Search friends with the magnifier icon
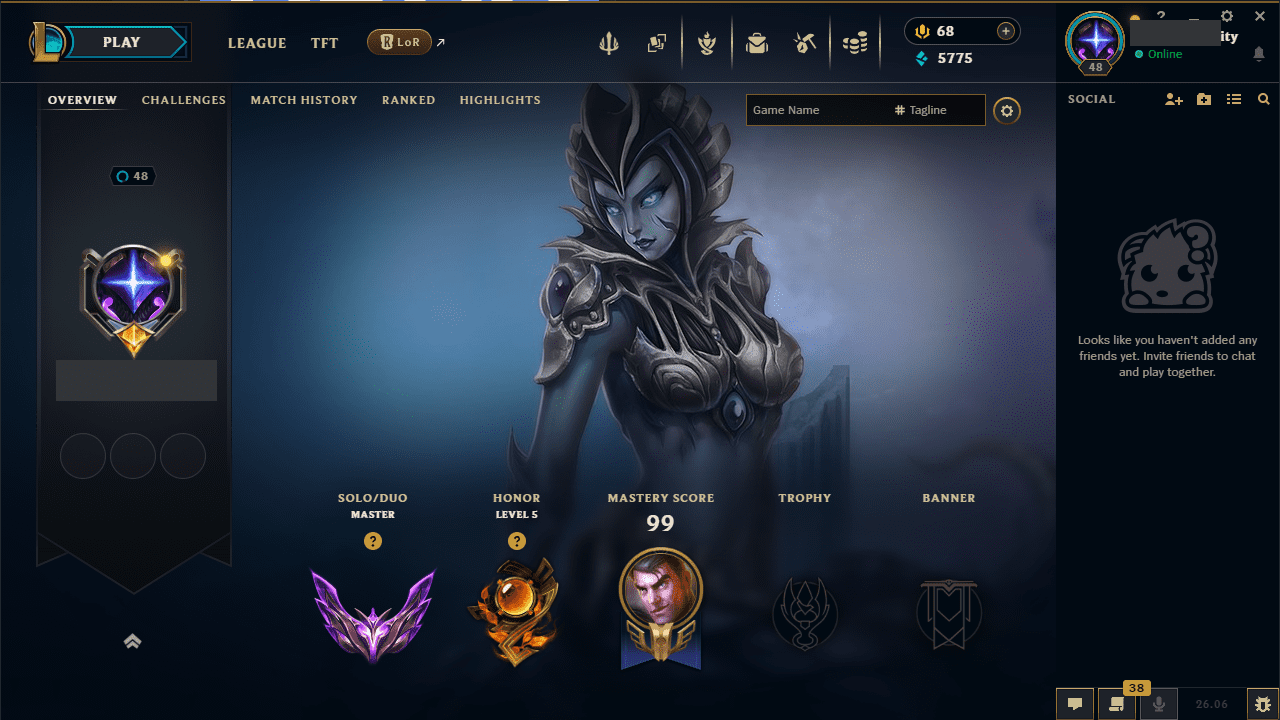 pyautogui.click(x=1263, y=98)
